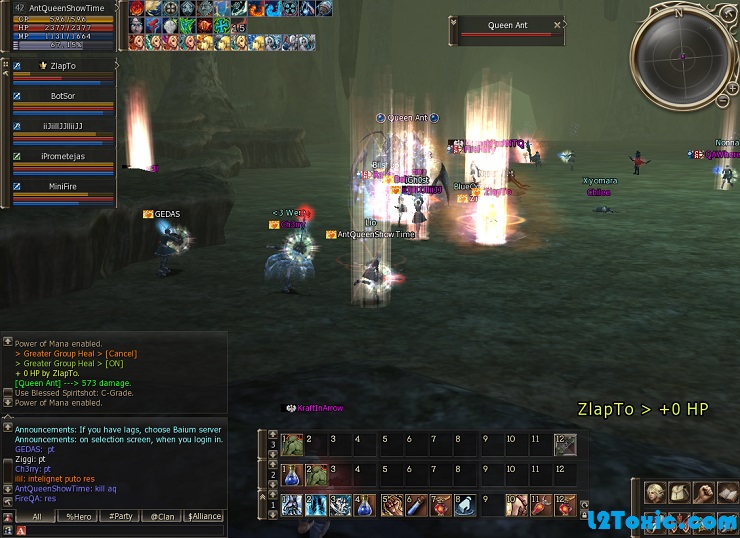
Task: Activate the white glove skill in slot 8
Action: [x=464, y=505]
